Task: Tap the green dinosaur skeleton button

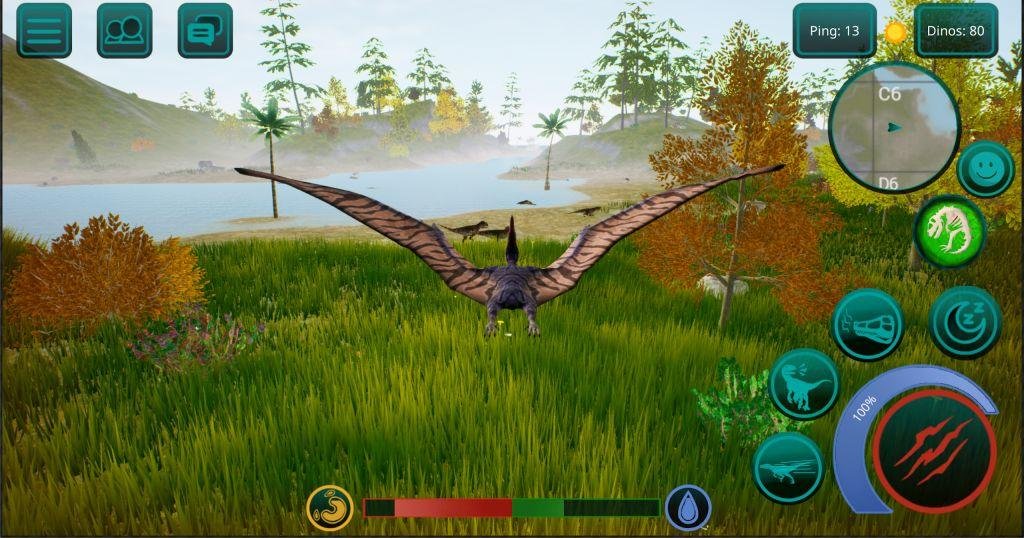Action: 950,231
